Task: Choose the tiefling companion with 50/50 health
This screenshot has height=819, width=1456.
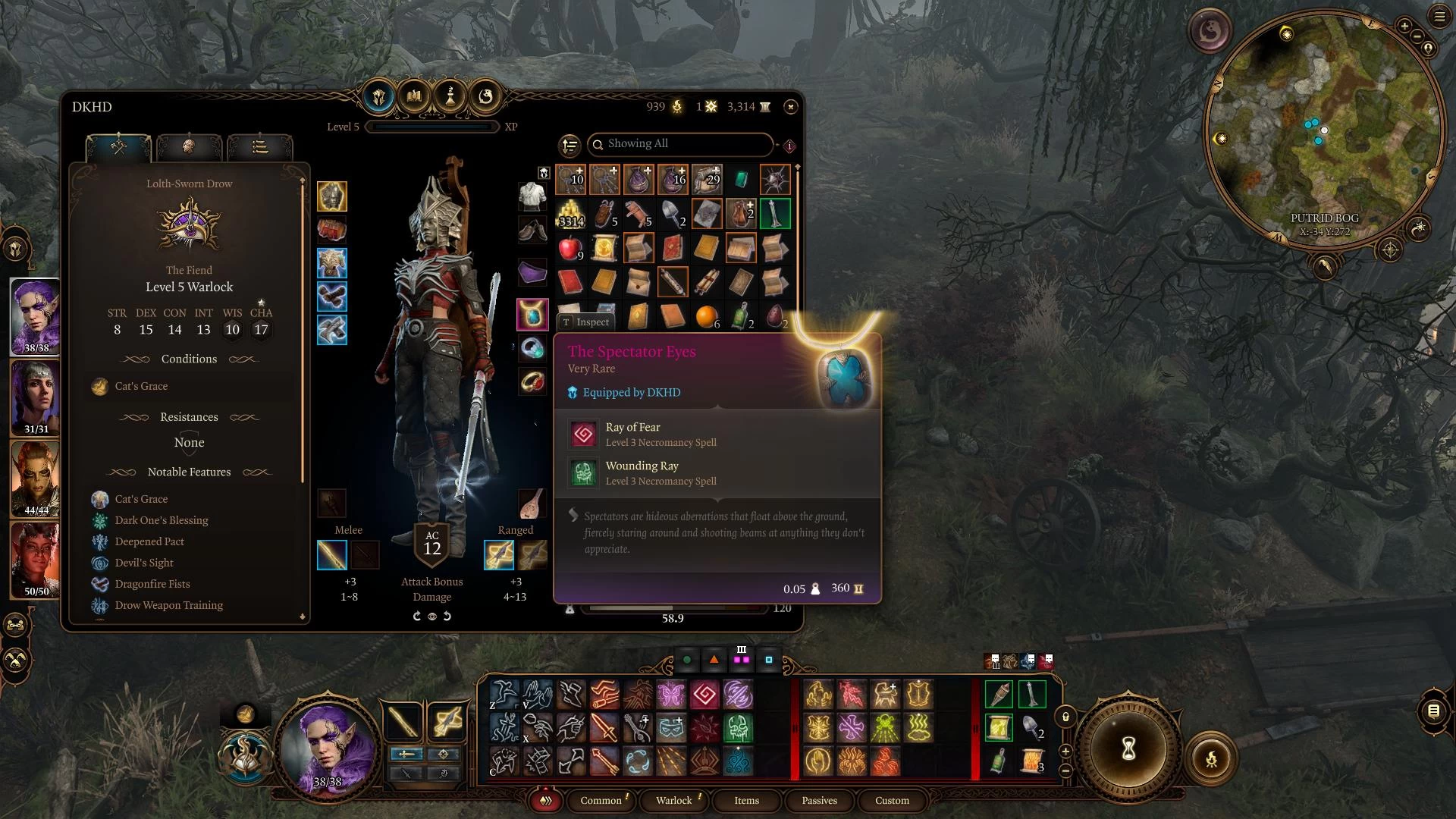Action: 36,560
